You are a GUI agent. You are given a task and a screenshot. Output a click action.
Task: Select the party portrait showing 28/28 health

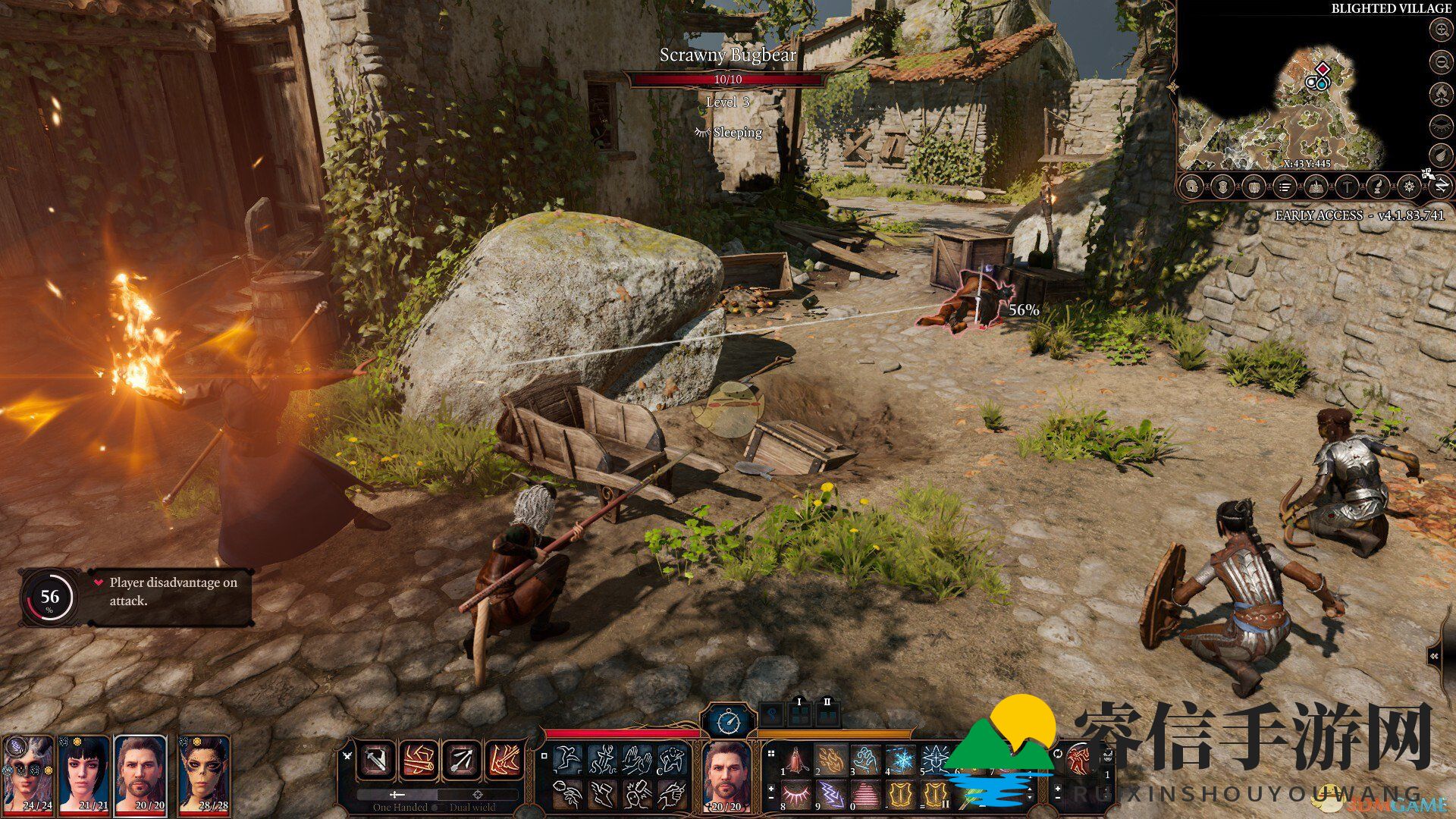(205, 772)
